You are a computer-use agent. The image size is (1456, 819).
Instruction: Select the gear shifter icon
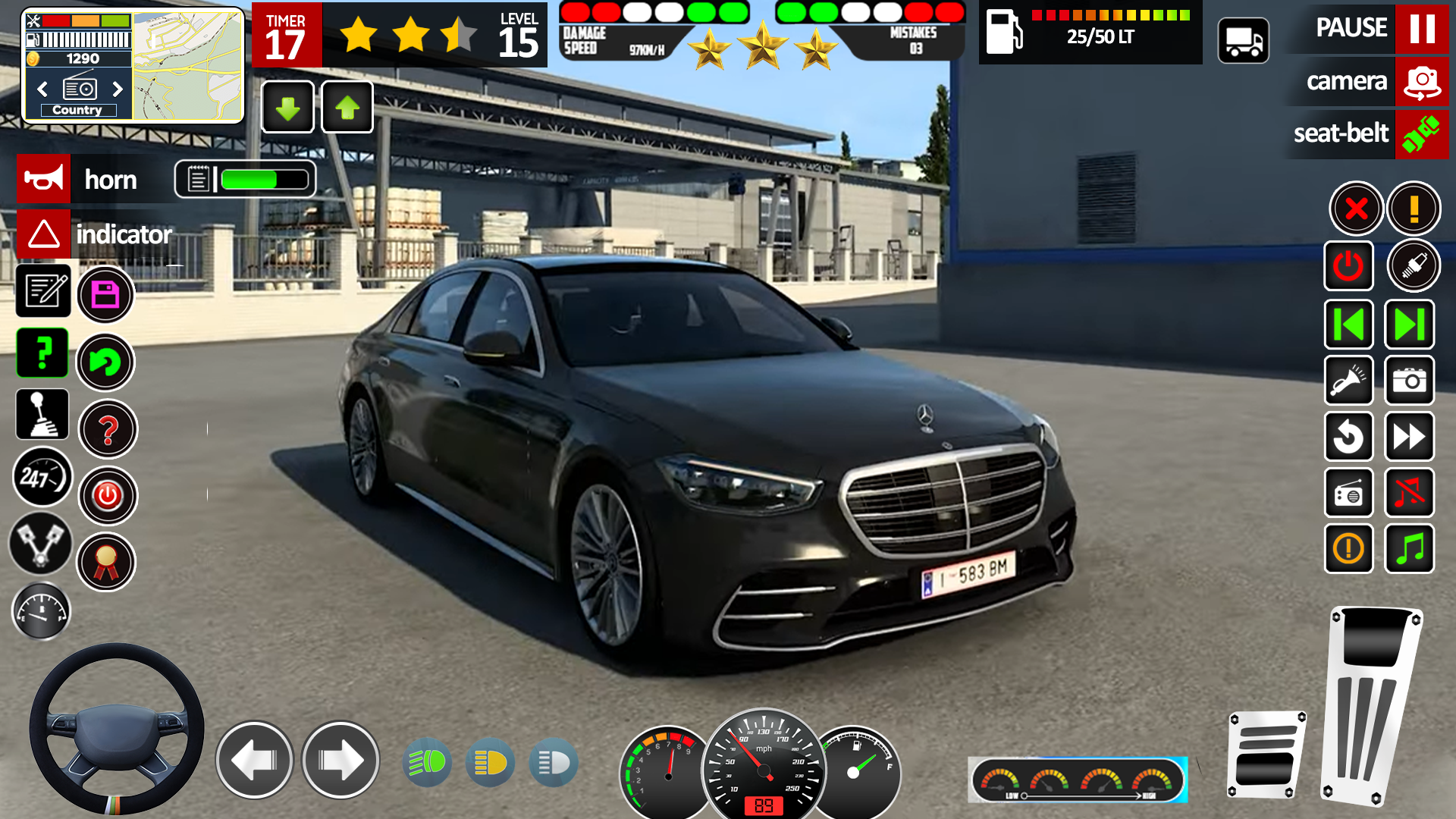[43, 414]
